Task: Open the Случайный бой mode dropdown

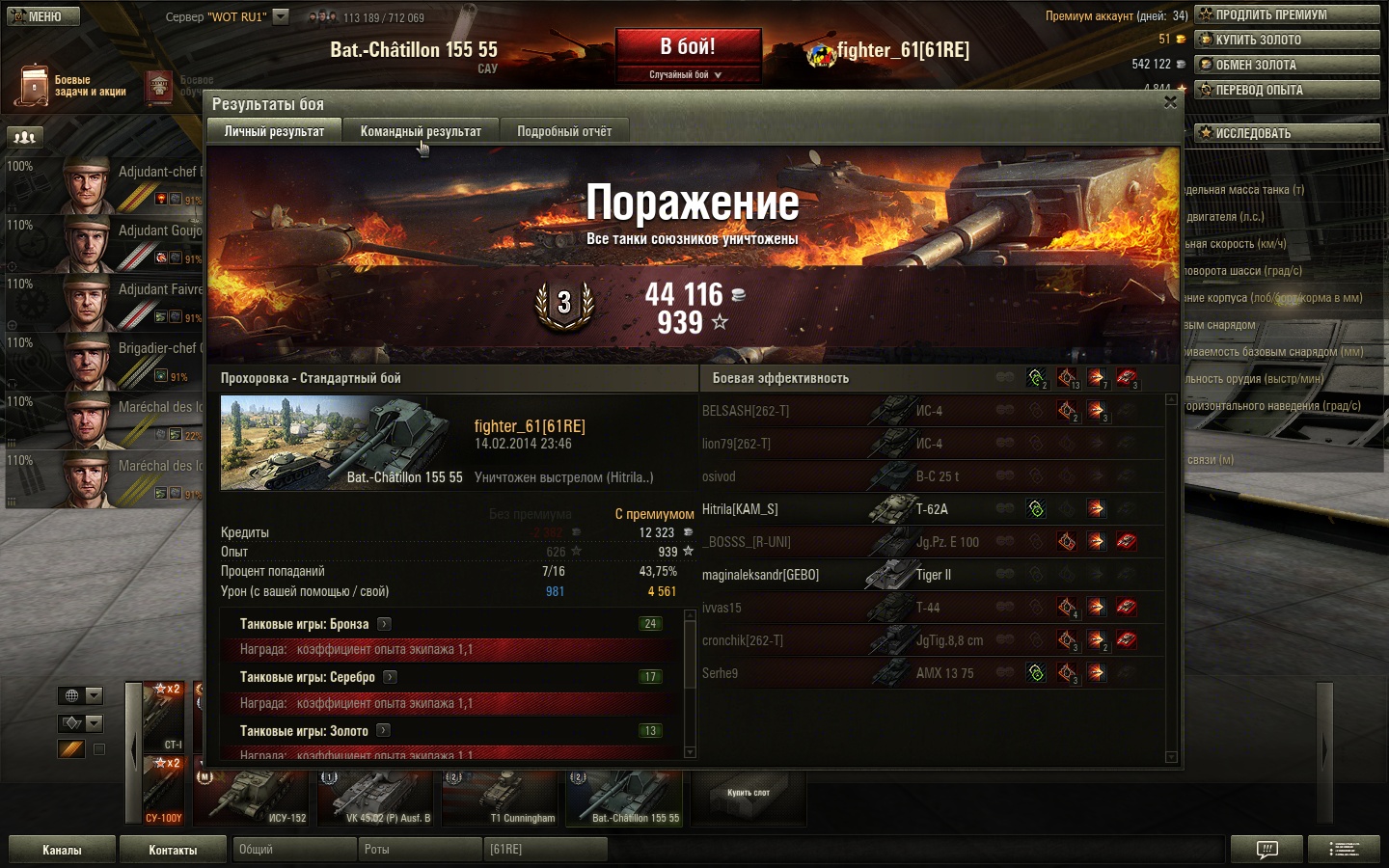Action: [686, 74]
